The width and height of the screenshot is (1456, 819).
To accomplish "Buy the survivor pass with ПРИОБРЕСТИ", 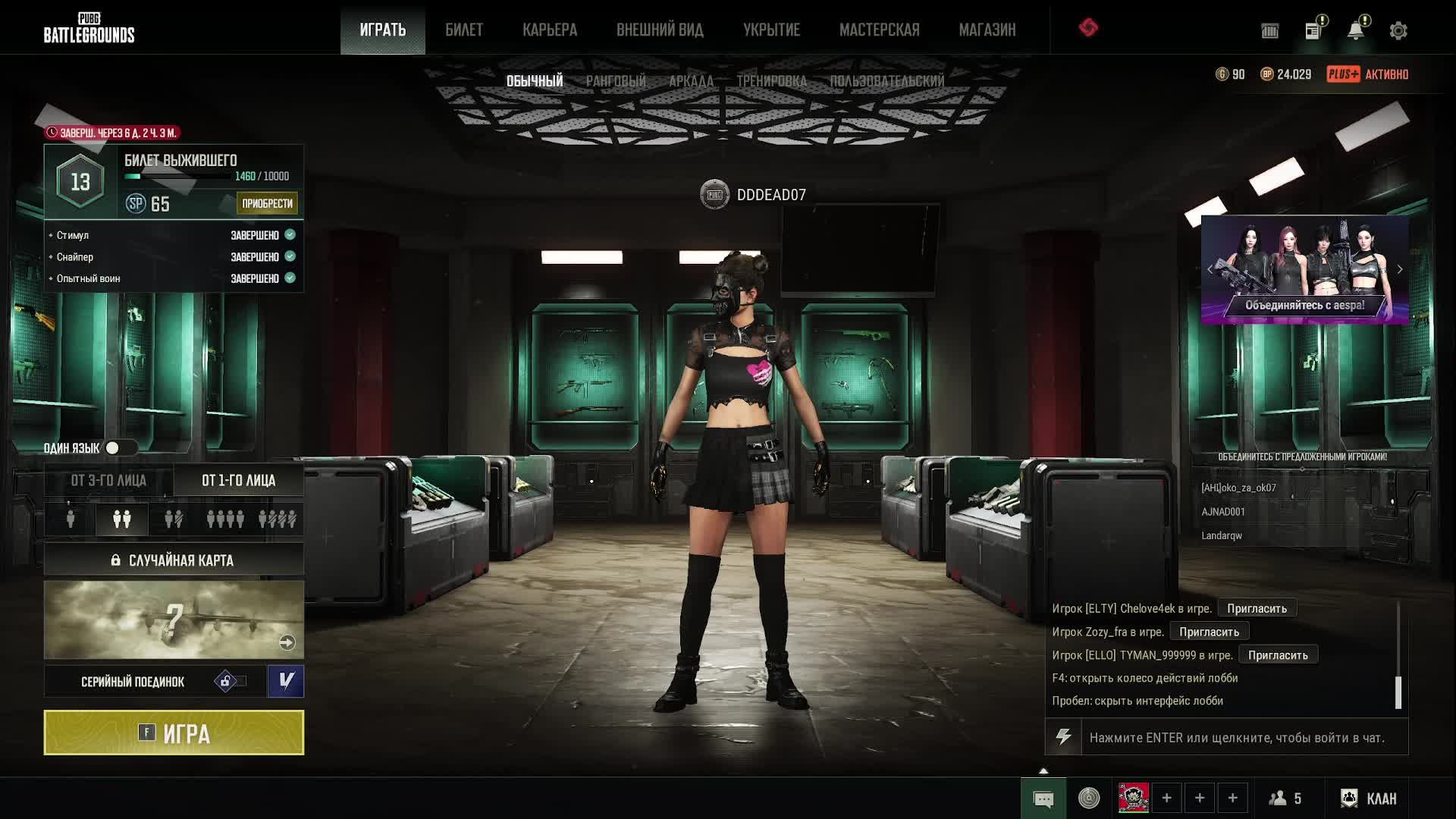I will [267, 203].
